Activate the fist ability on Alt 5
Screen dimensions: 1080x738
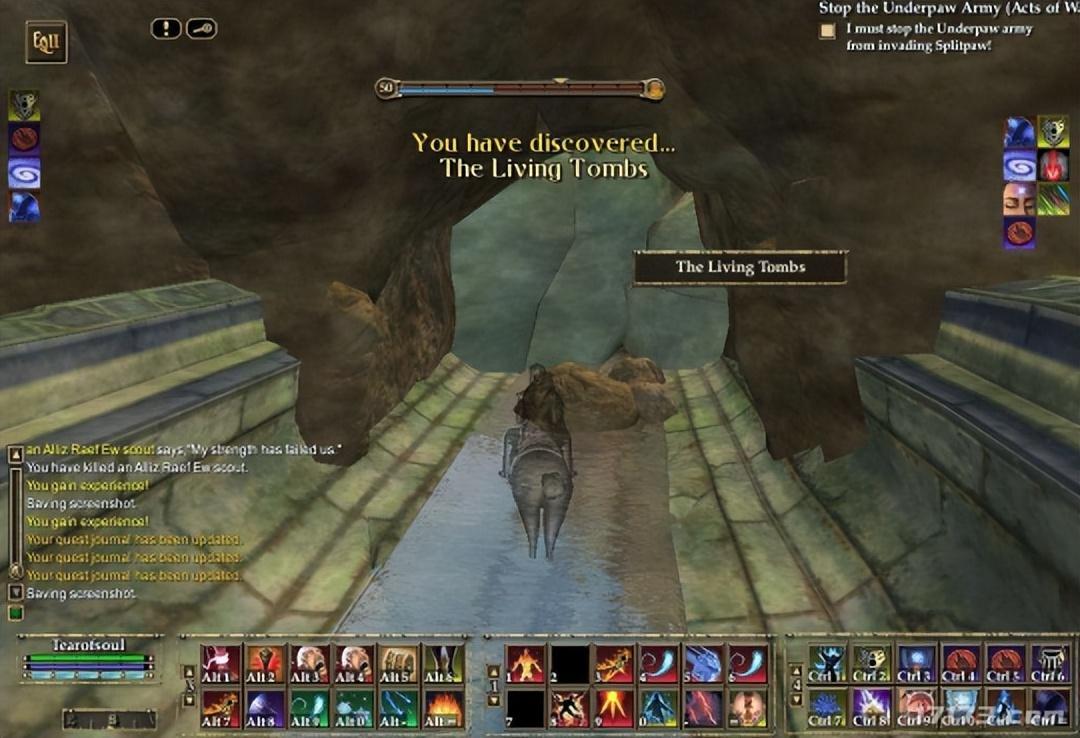[398, 663]
